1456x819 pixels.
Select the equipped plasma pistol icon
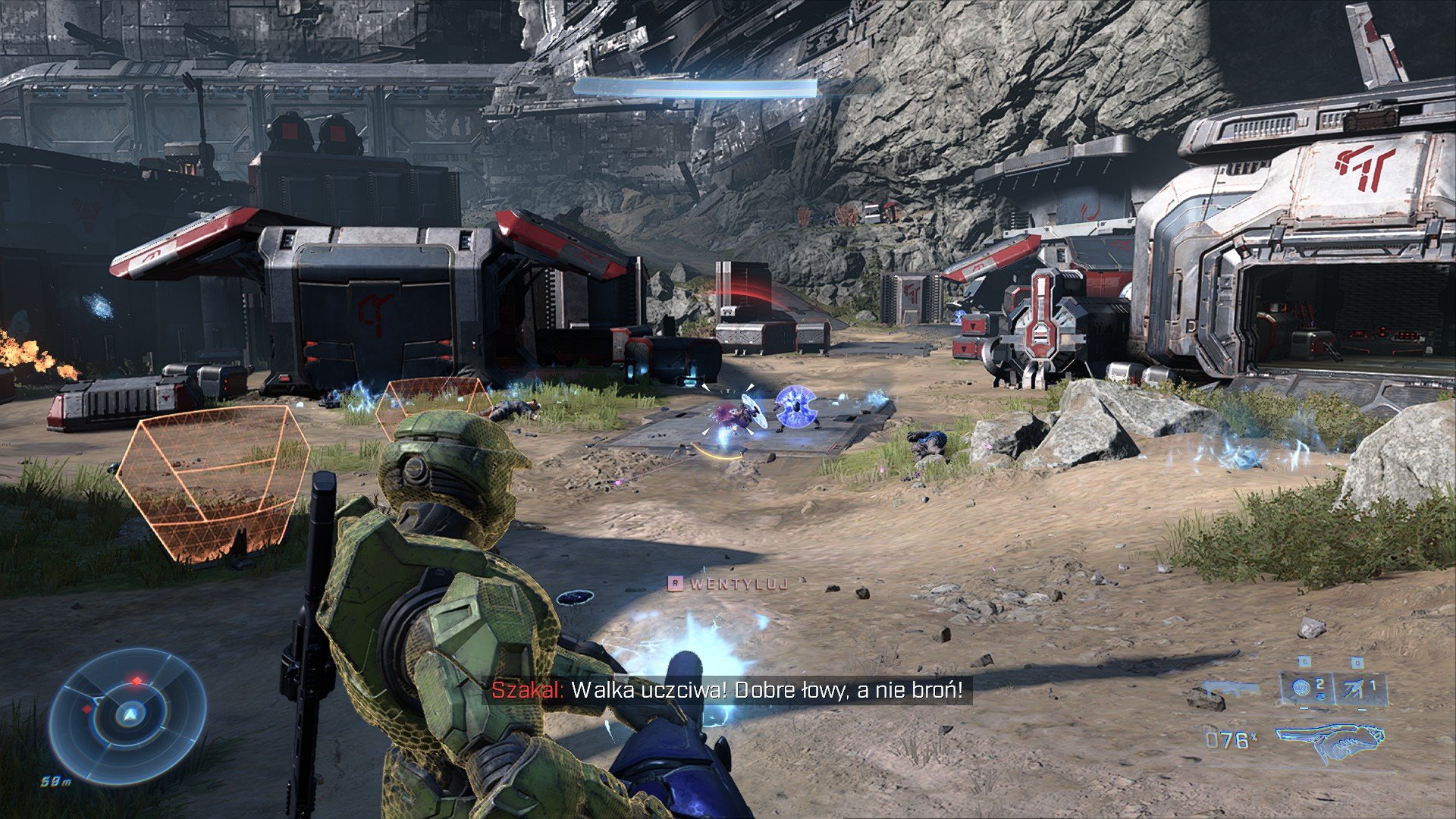(1329, 741)
